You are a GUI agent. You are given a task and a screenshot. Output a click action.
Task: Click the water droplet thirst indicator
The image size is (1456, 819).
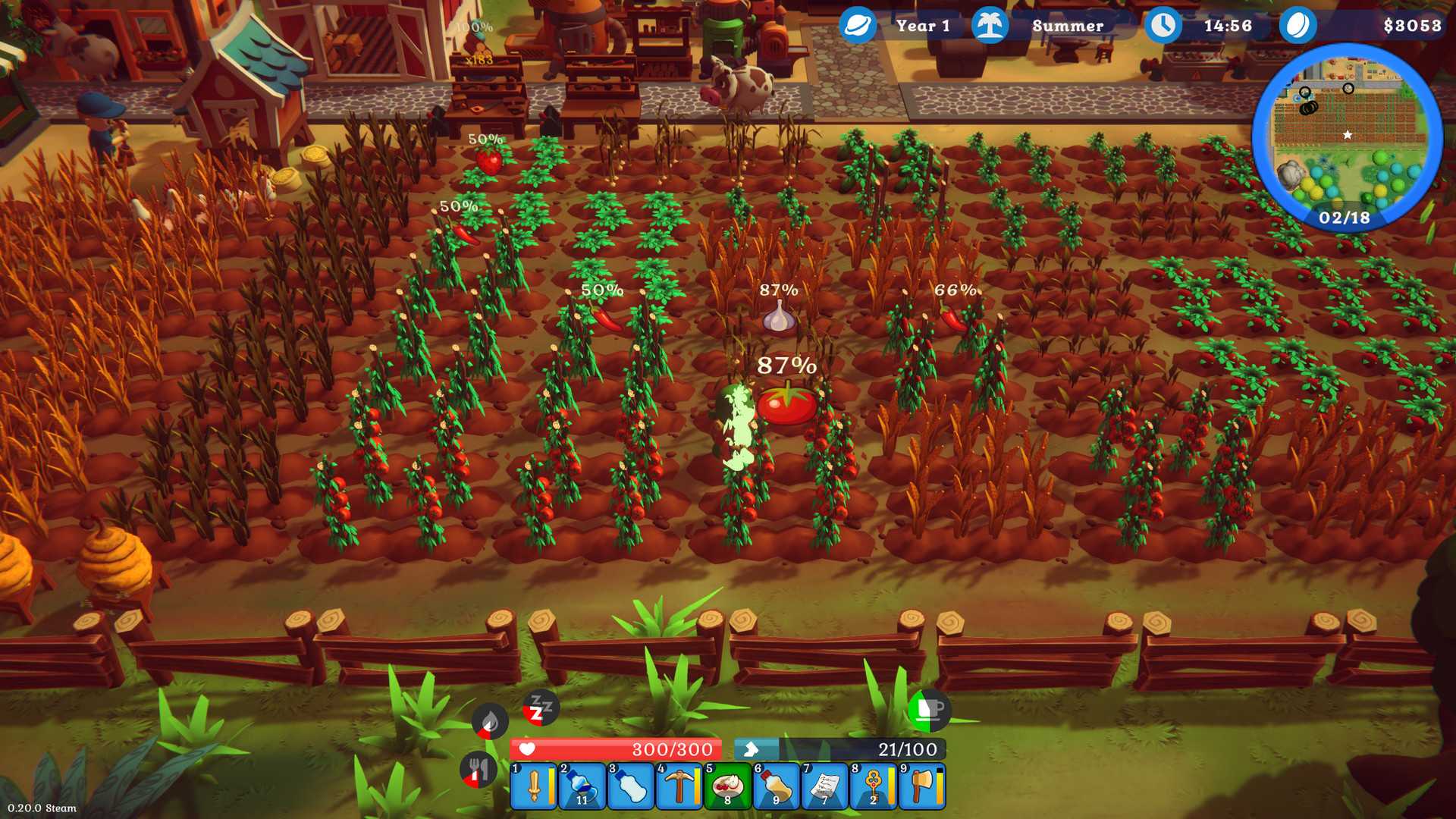(x=488, y=722)
